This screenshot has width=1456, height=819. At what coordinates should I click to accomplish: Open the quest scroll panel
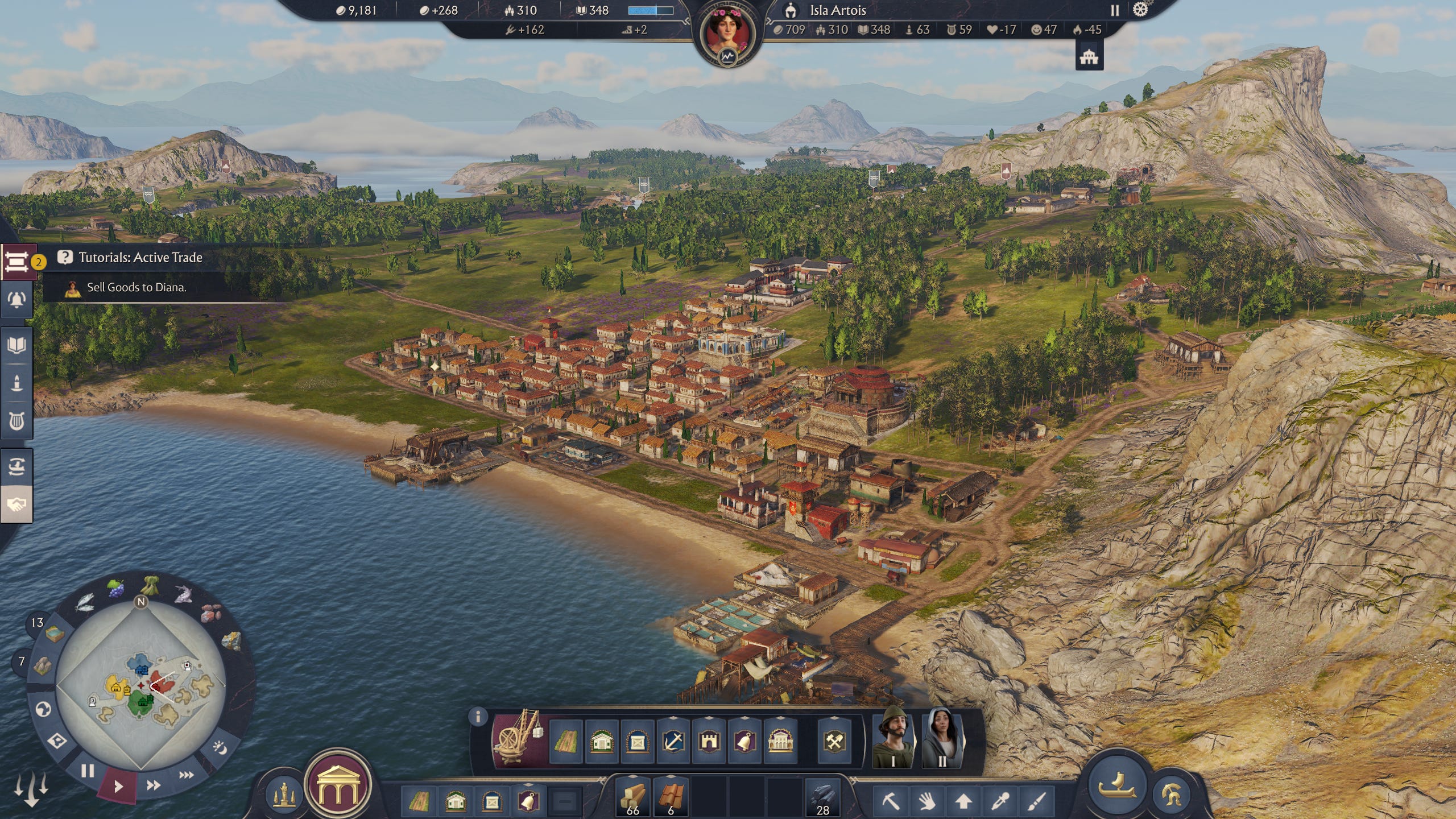click(16, 262)
